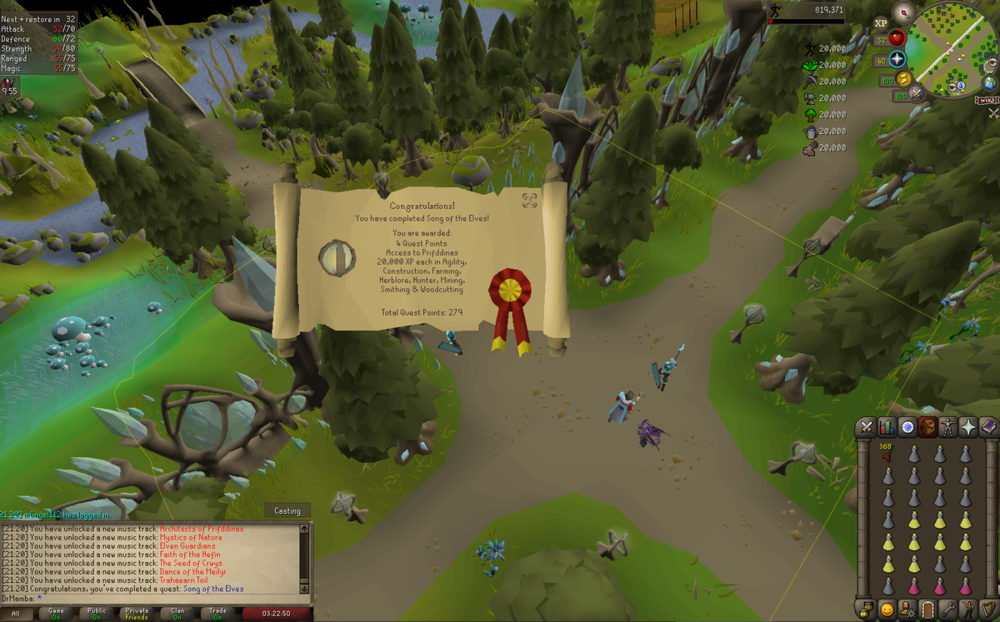Close the quest completion scroll

point(530,200)
